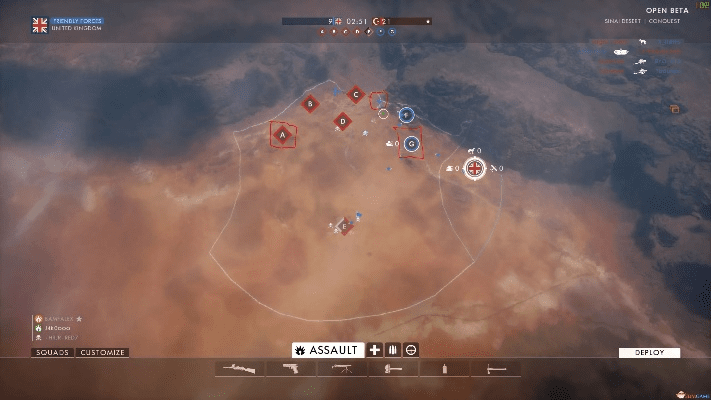Choose the melee weapon slot at row end

coord(496,369)
